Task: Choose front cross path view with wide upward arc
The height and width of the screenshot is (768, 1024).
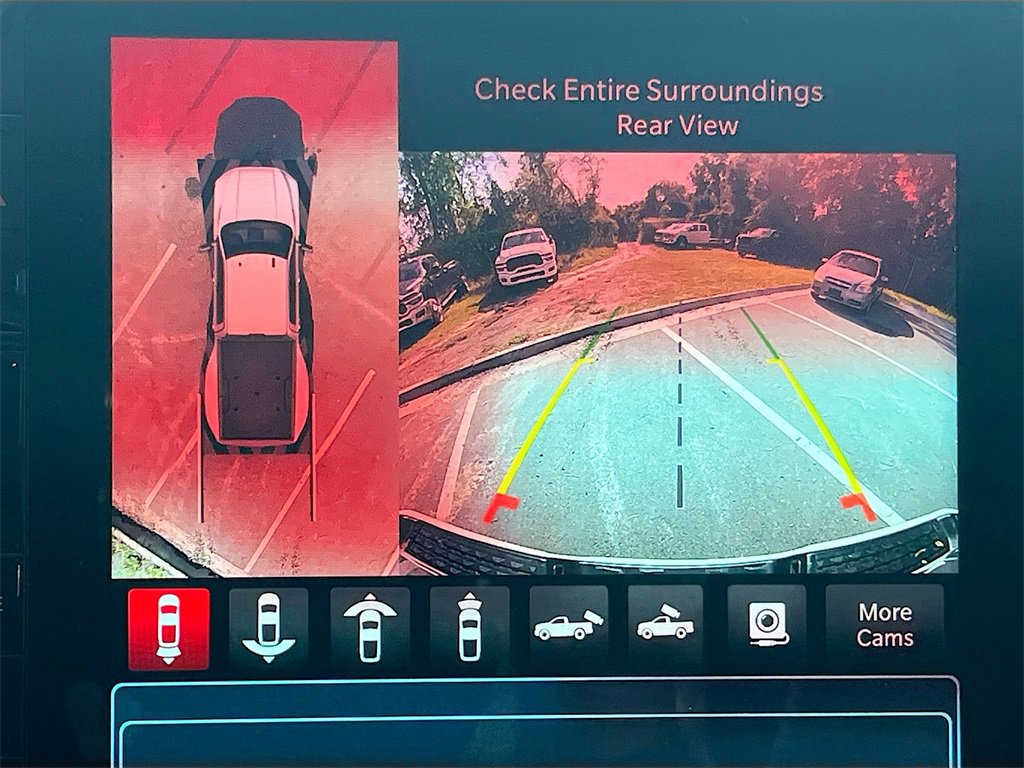Action: [x=369, y=628]
